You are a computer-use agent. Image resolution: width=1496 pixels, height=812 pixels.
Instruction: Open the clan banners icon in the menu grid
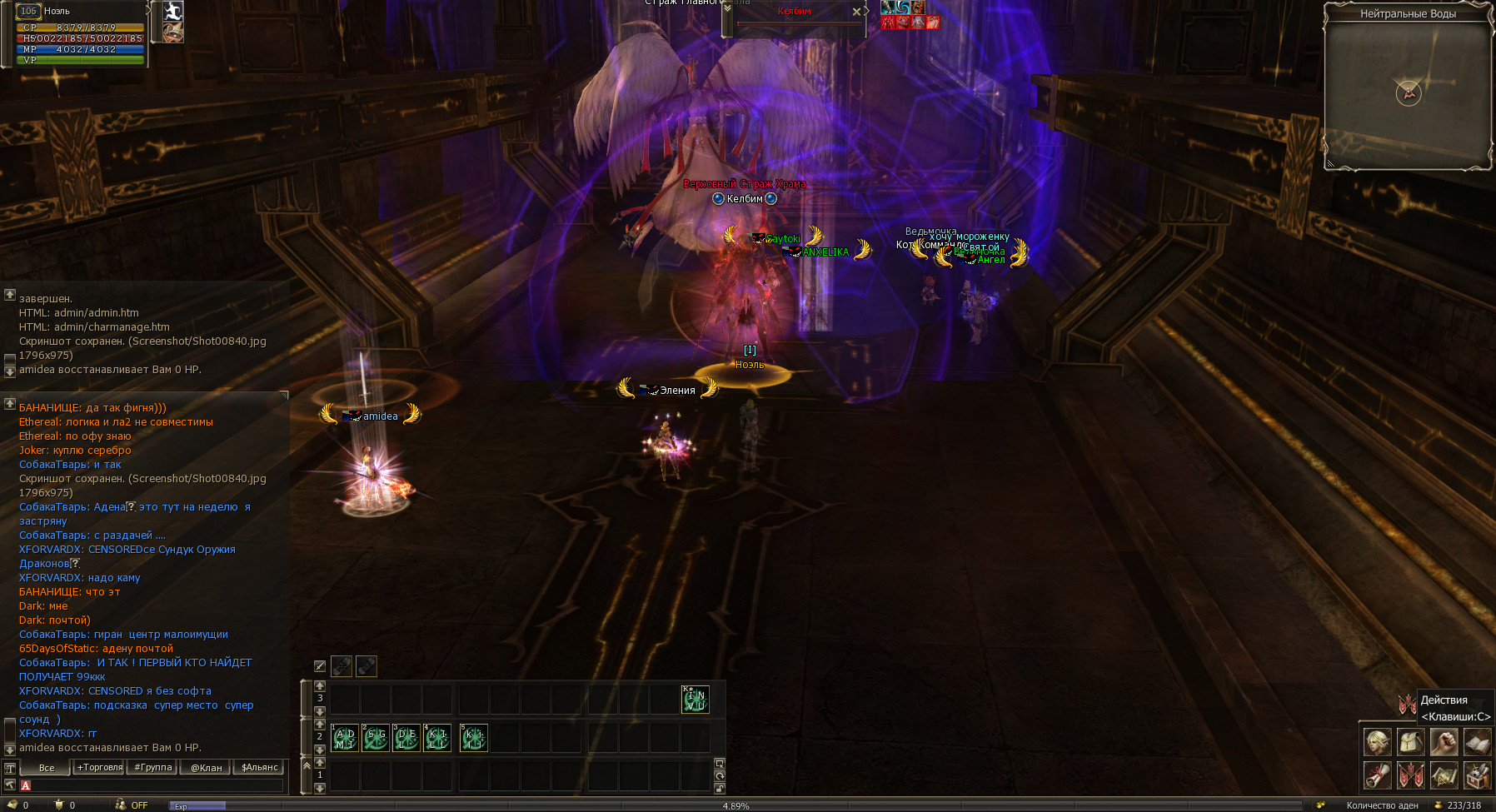tap(1410, 775)
